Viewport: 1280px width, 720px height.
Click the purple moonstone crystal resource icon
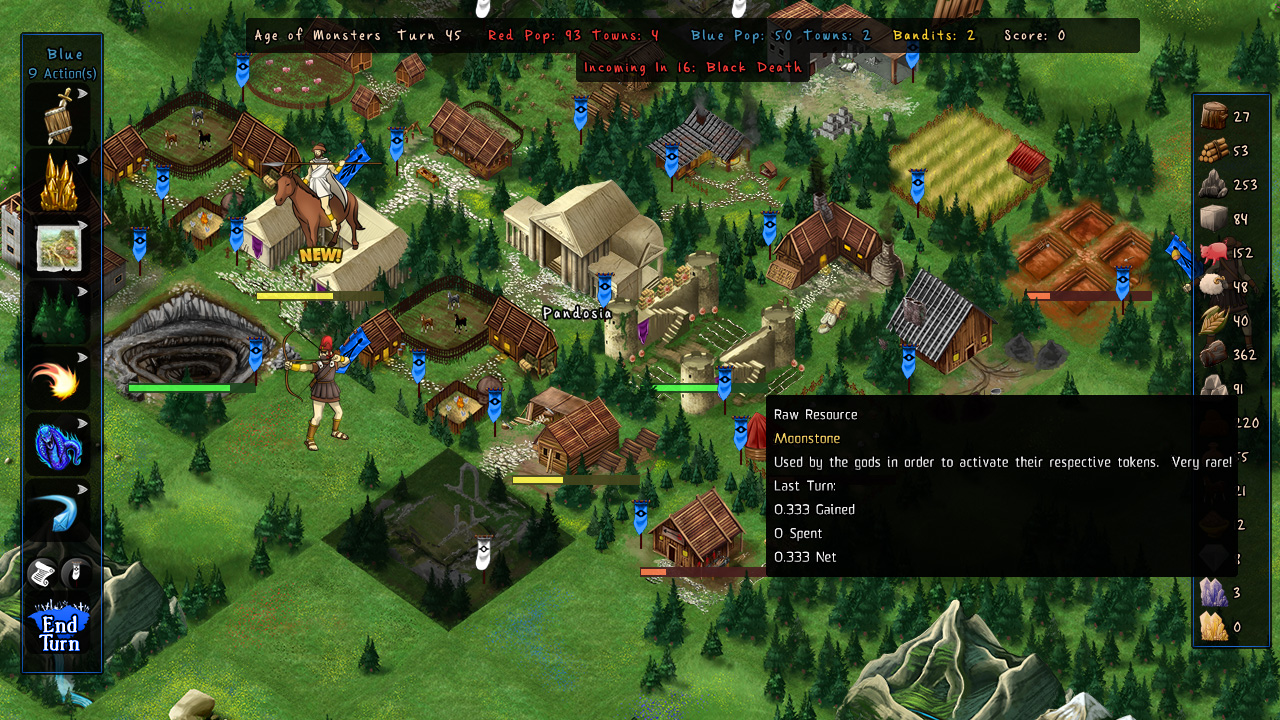click(1214, 592)
